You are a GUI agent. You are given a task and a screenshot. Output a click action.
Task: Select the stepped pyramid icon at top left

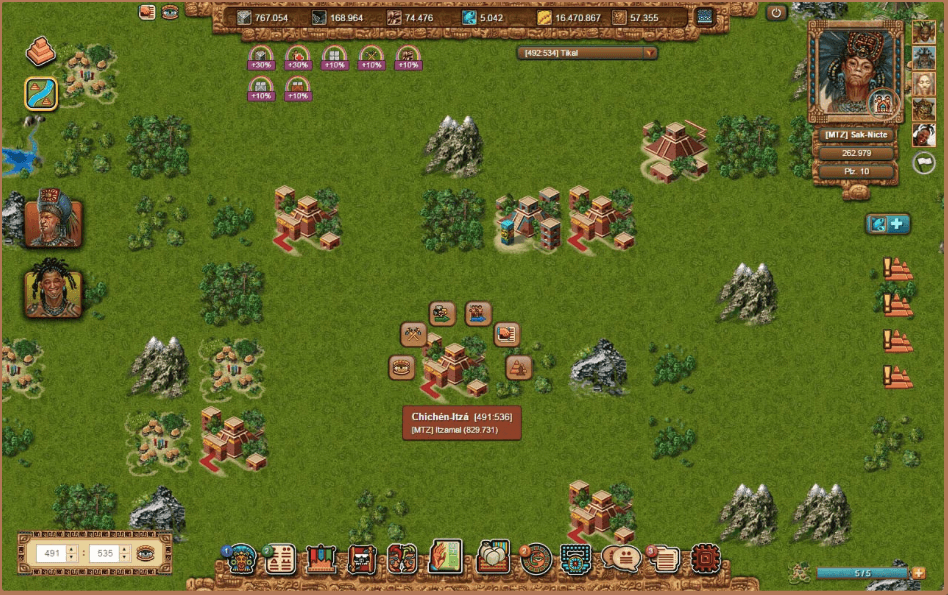[x=41, y=52]
